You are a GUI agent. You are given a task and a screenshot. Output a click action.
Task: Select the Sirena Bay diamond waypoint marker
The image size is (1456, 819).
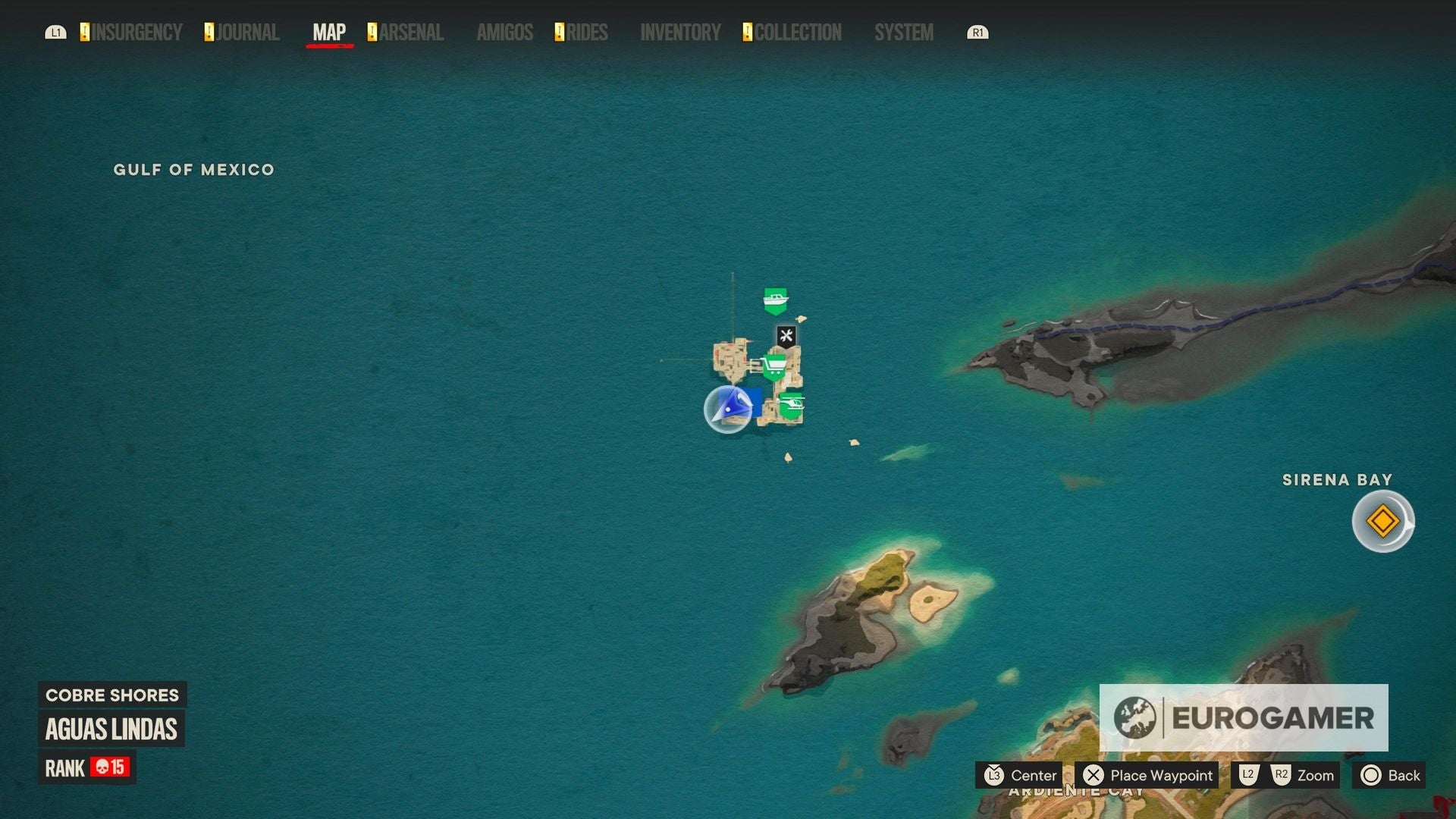point(1382,519)
